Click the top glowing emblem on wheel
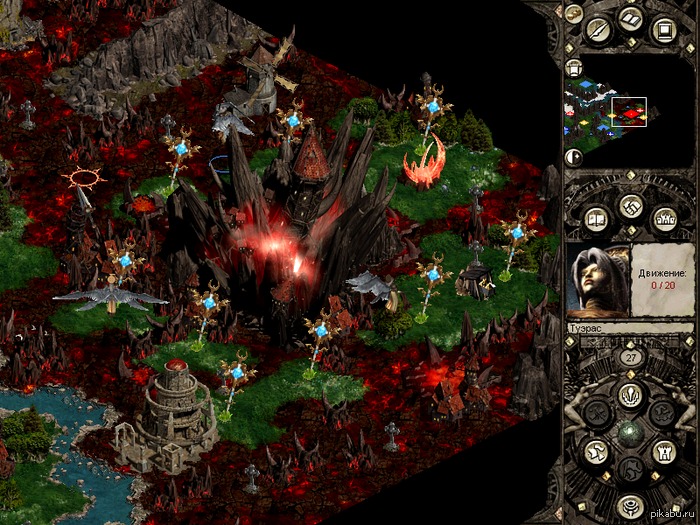The height and width of the screenshot is (525, 700). [x=630, y=394]
